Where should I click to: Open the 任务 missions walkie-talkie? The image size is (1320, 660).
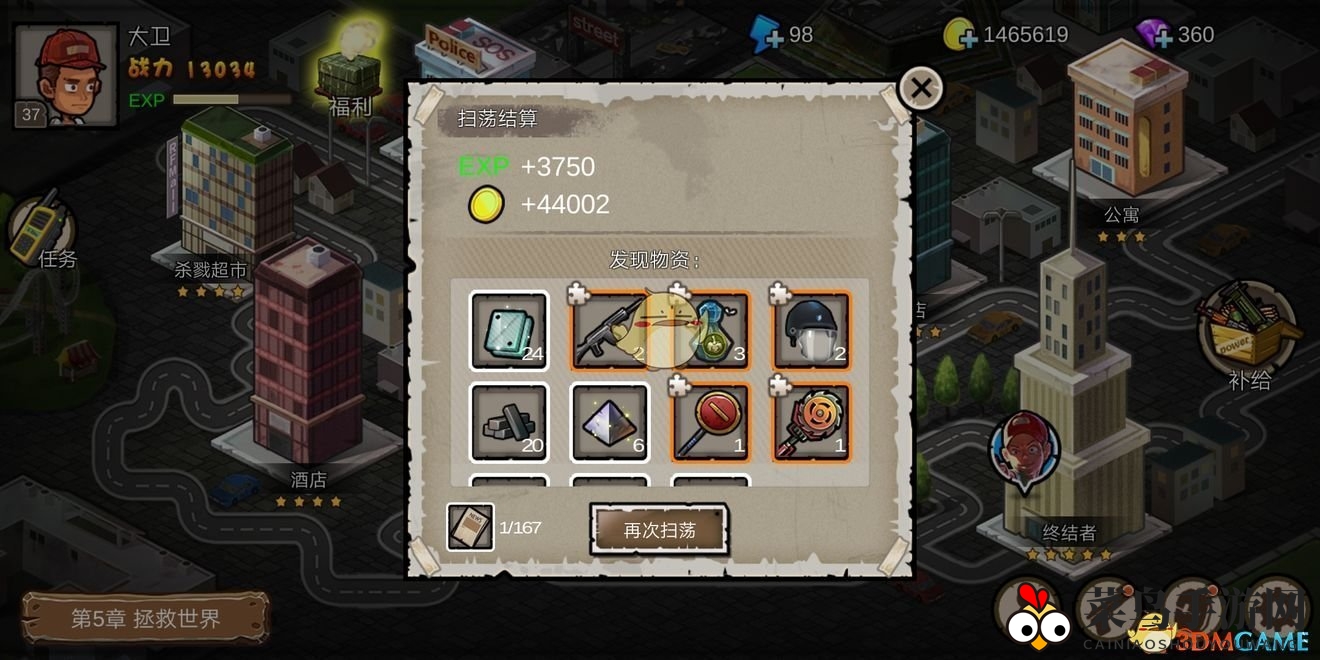(40, 232)
